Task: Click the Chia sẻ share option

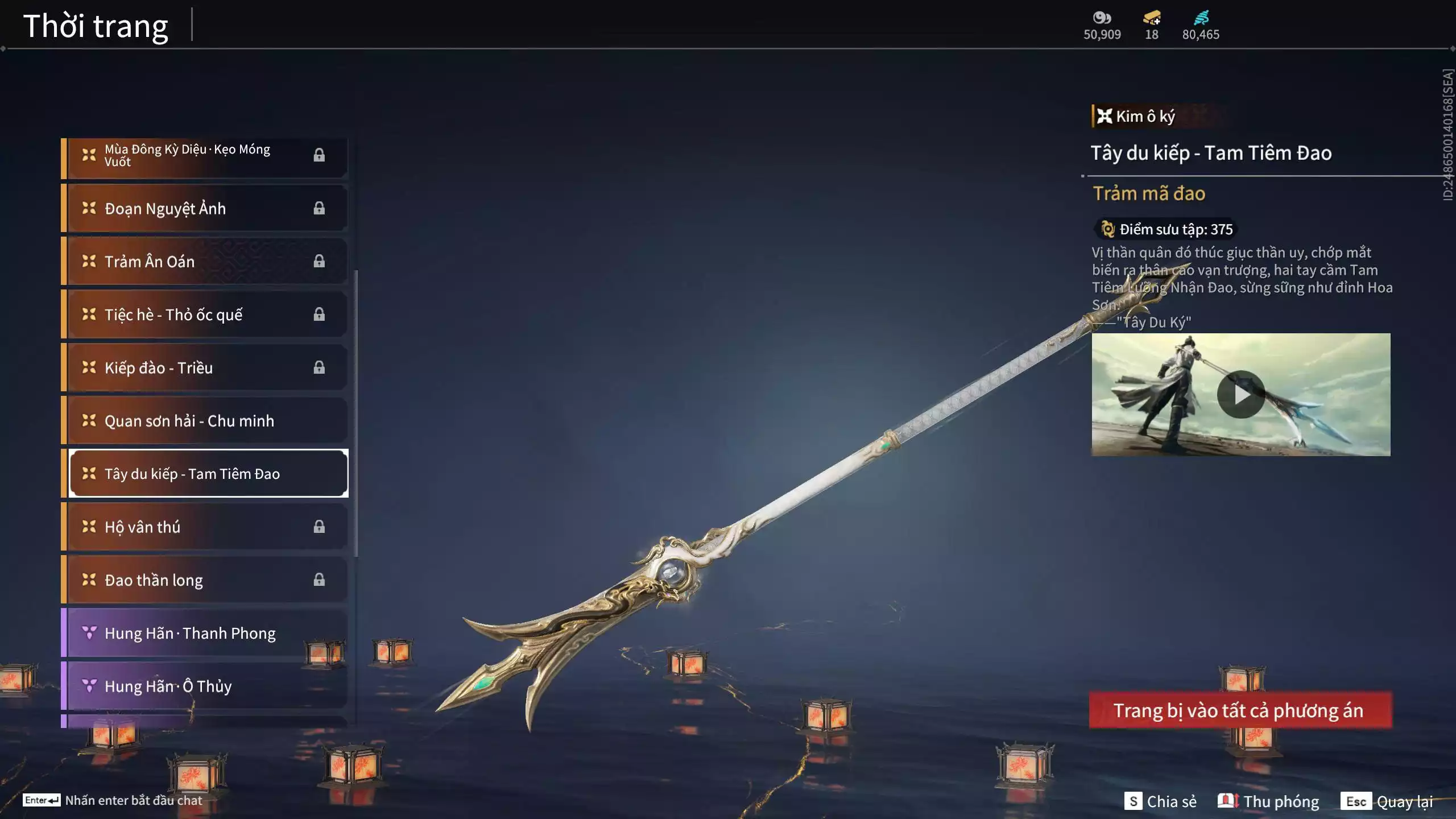Action: click(1160, 801)
